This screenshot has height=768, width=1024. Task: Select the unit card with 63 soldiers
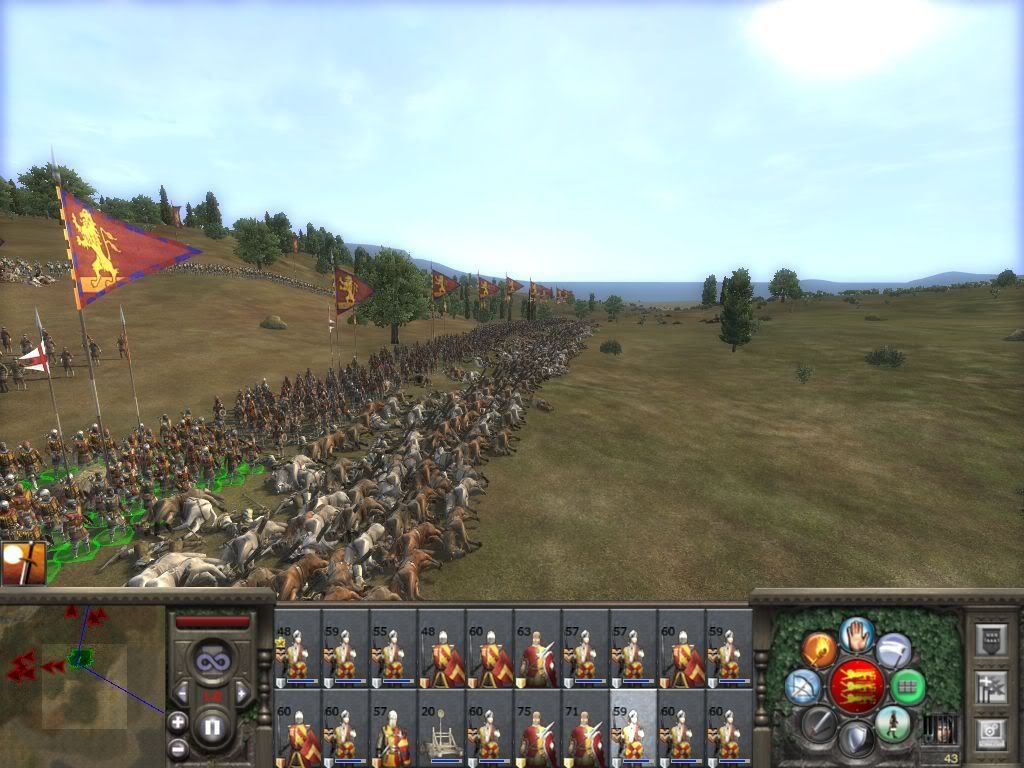(x=537, y=648)
